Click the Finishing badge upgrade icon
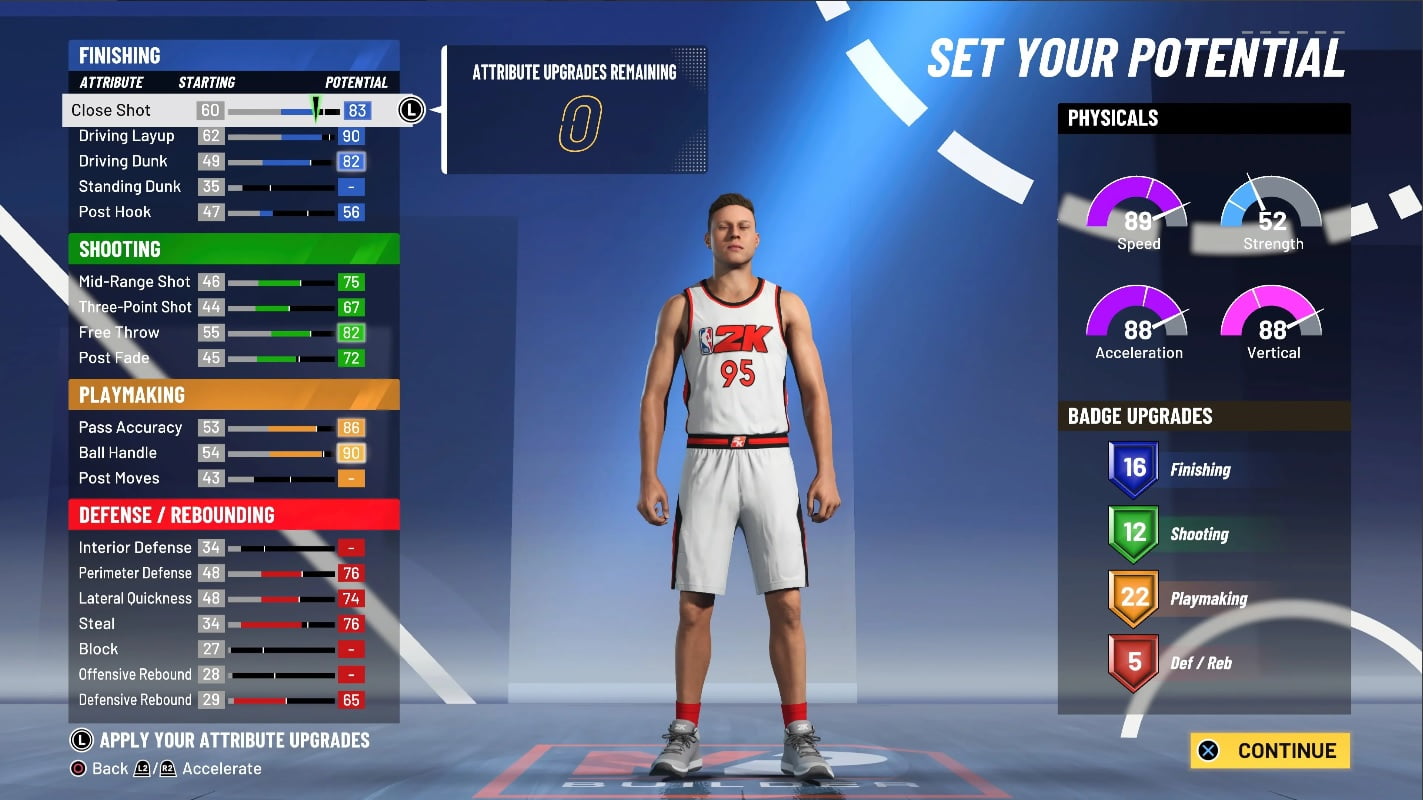This screenshot has width=1423, height=800. tap(1134, 468)
